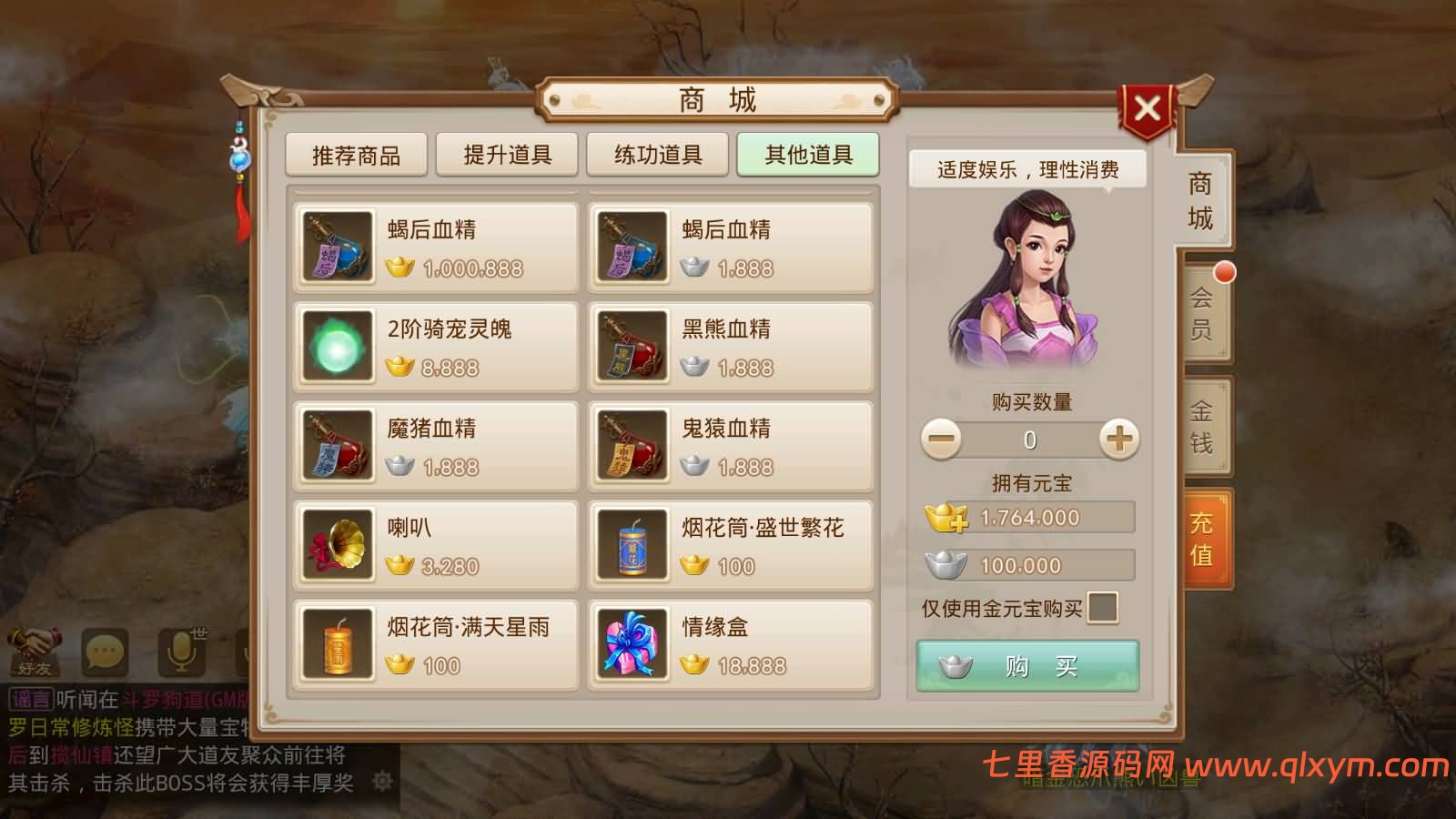This screenshot has width=1456, height=819.
Task: Select the 鬼猿血精 item entry
Action: [x=728, y=446]
